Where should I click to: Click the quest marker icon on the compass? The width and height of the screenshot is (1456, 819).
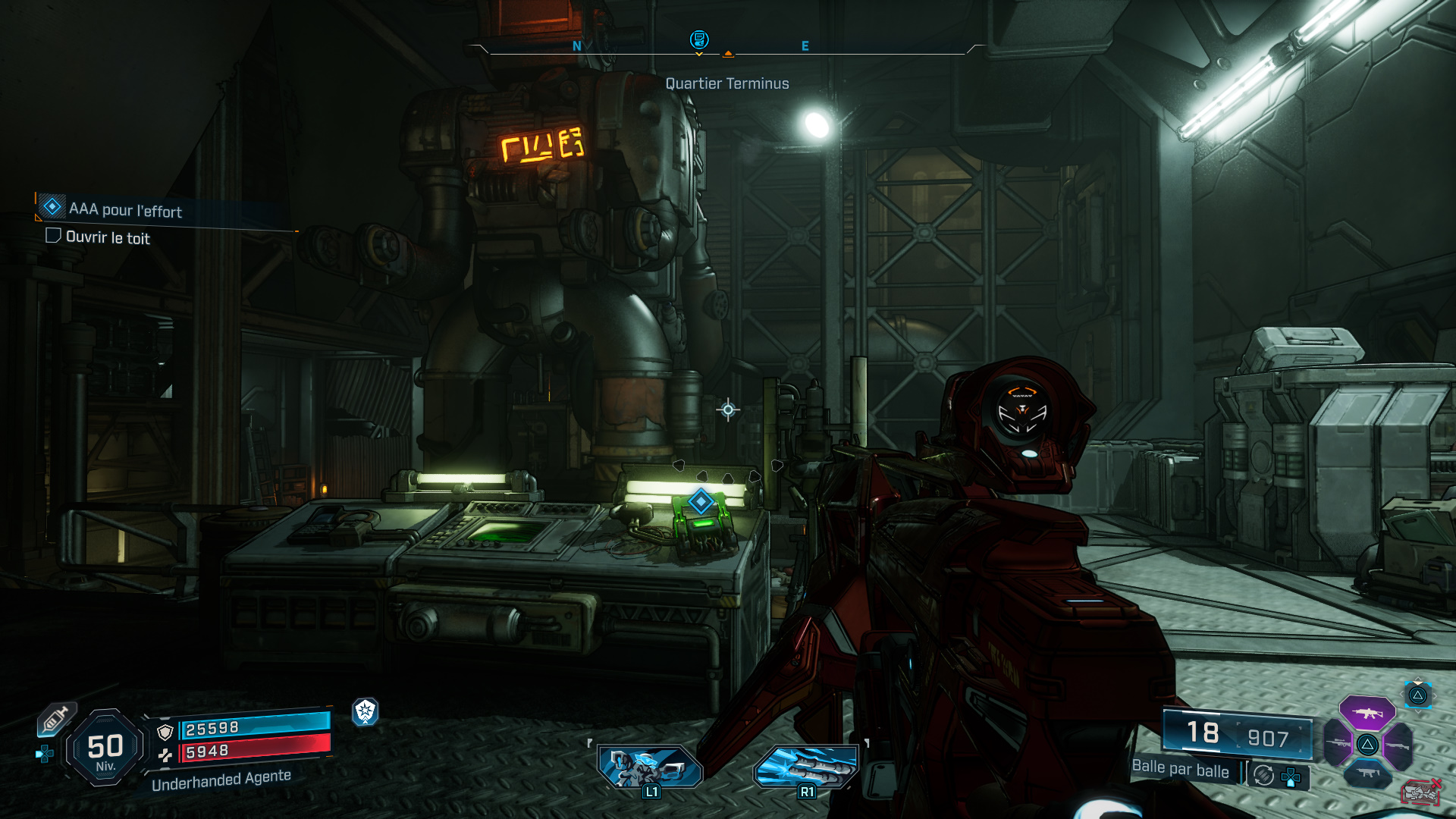(698, 39)
